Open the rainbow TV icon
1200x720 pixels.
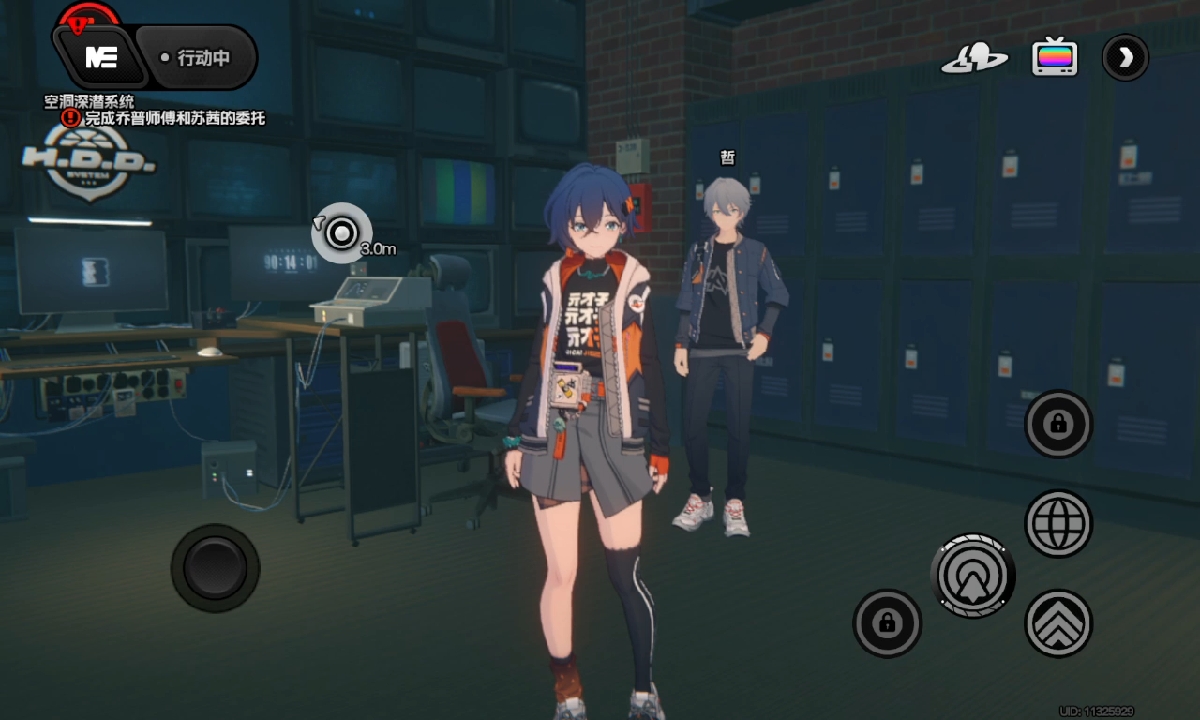[x=1055, y=57]
